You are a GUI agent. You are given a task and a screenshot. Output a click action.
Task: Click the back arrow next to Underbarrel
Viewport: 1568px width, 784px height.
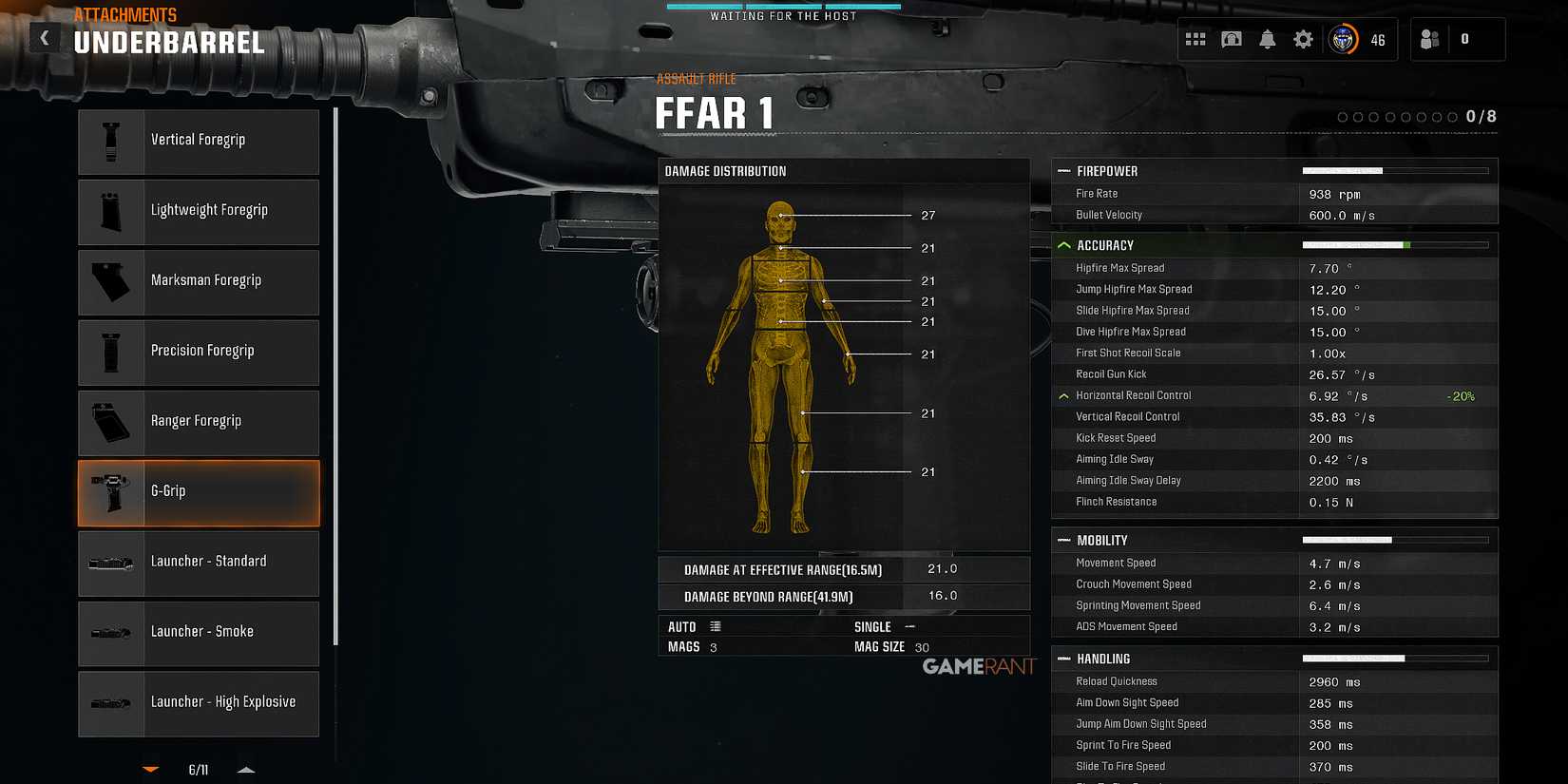(44, 38)
